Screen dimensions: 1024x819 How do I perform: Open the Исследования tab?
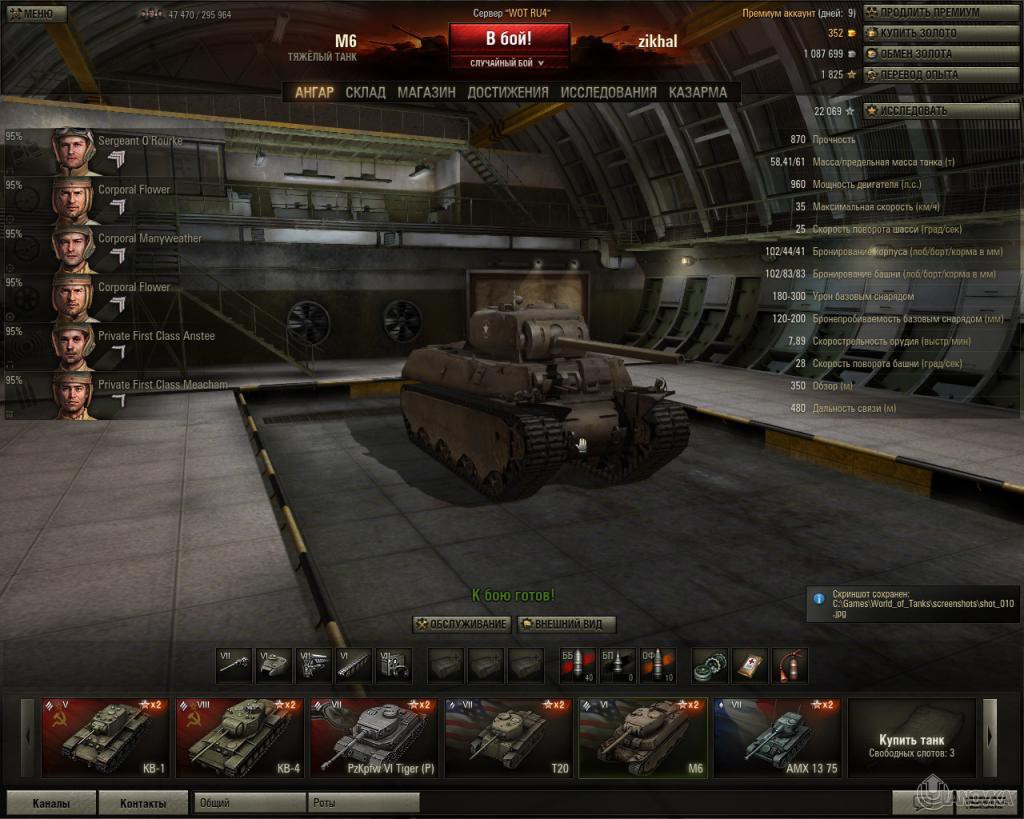(x=608, y=92)
